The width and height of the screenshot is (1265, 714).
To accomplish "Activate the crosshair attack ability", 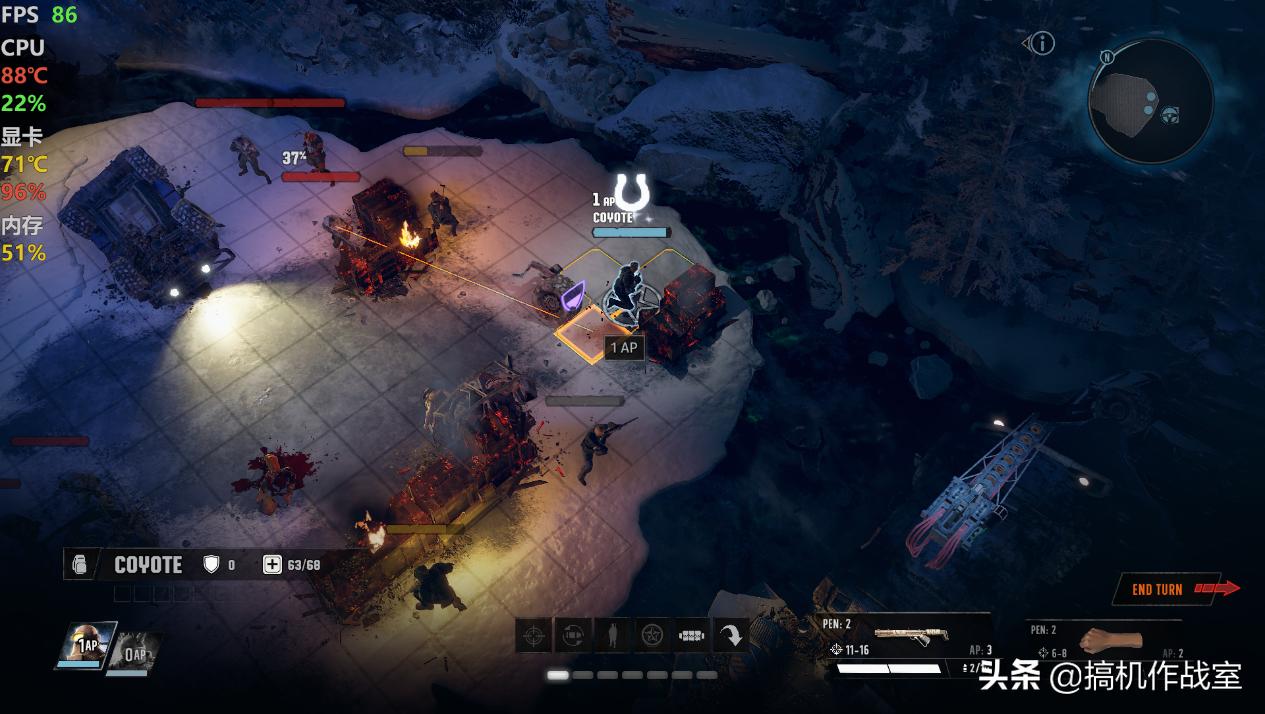I will tap(534, 635).
